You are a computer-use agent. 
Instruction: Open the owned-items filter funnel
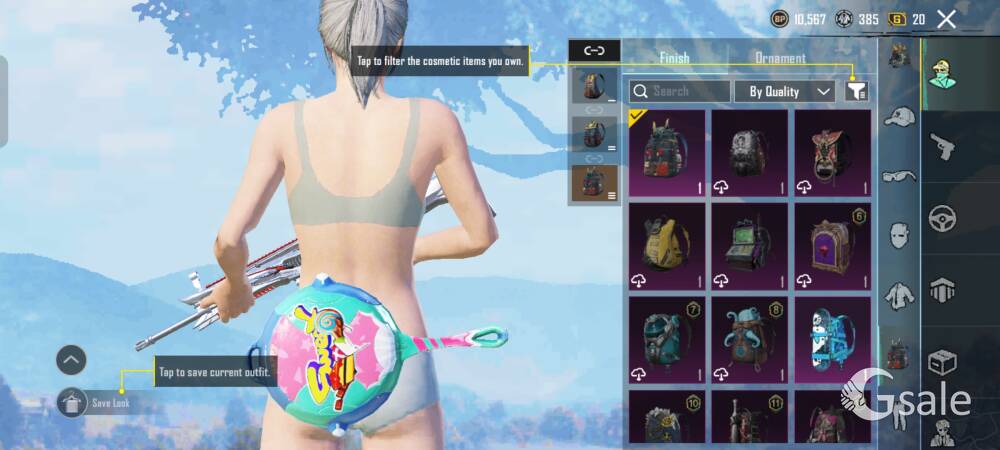click(x=856, y=91)
